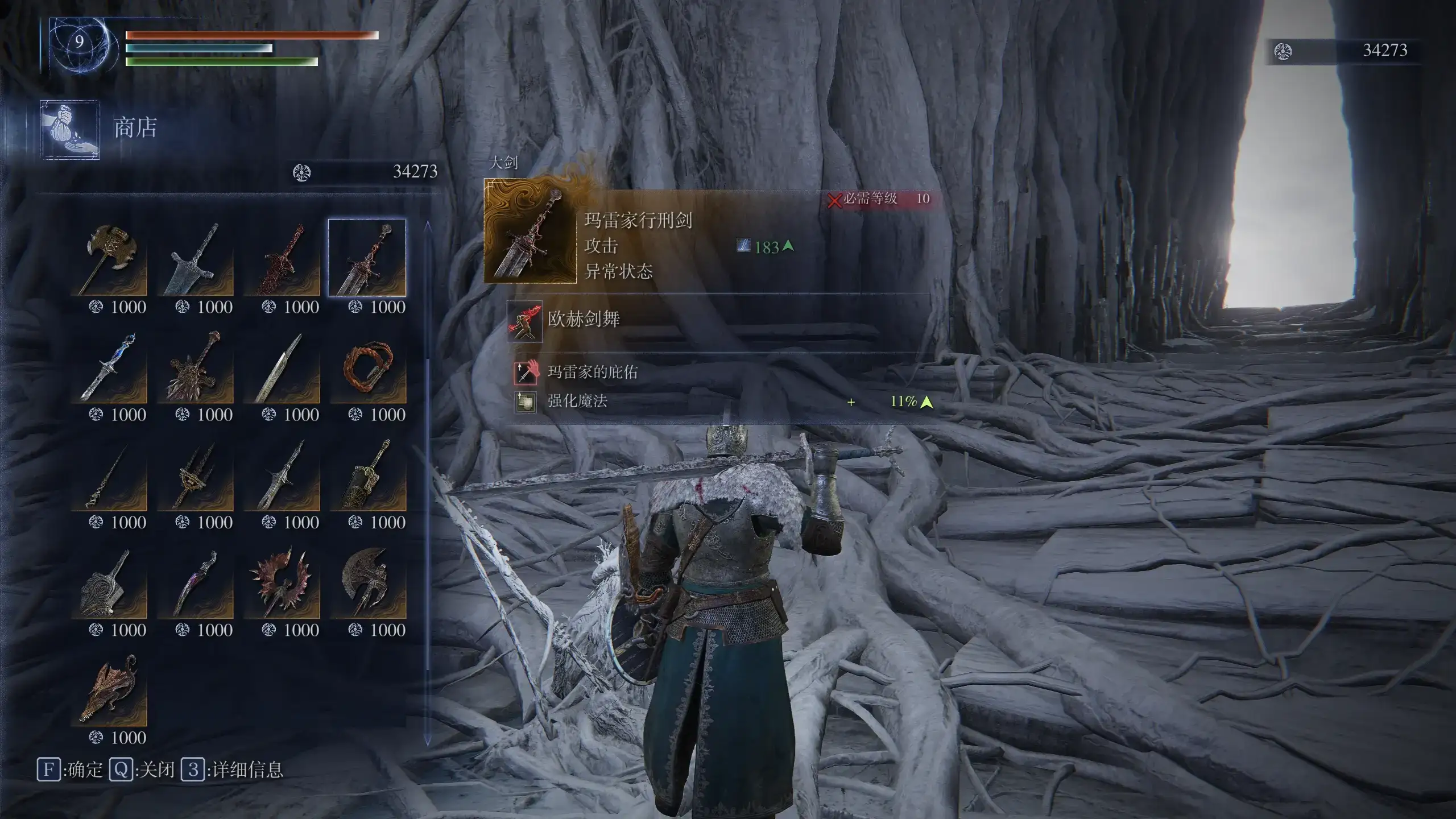The height and width of the screenshot is (819, 1456).
Task: Select the three-pronged trident weapon
Action: pyautogui.click(x=196, y=475)
